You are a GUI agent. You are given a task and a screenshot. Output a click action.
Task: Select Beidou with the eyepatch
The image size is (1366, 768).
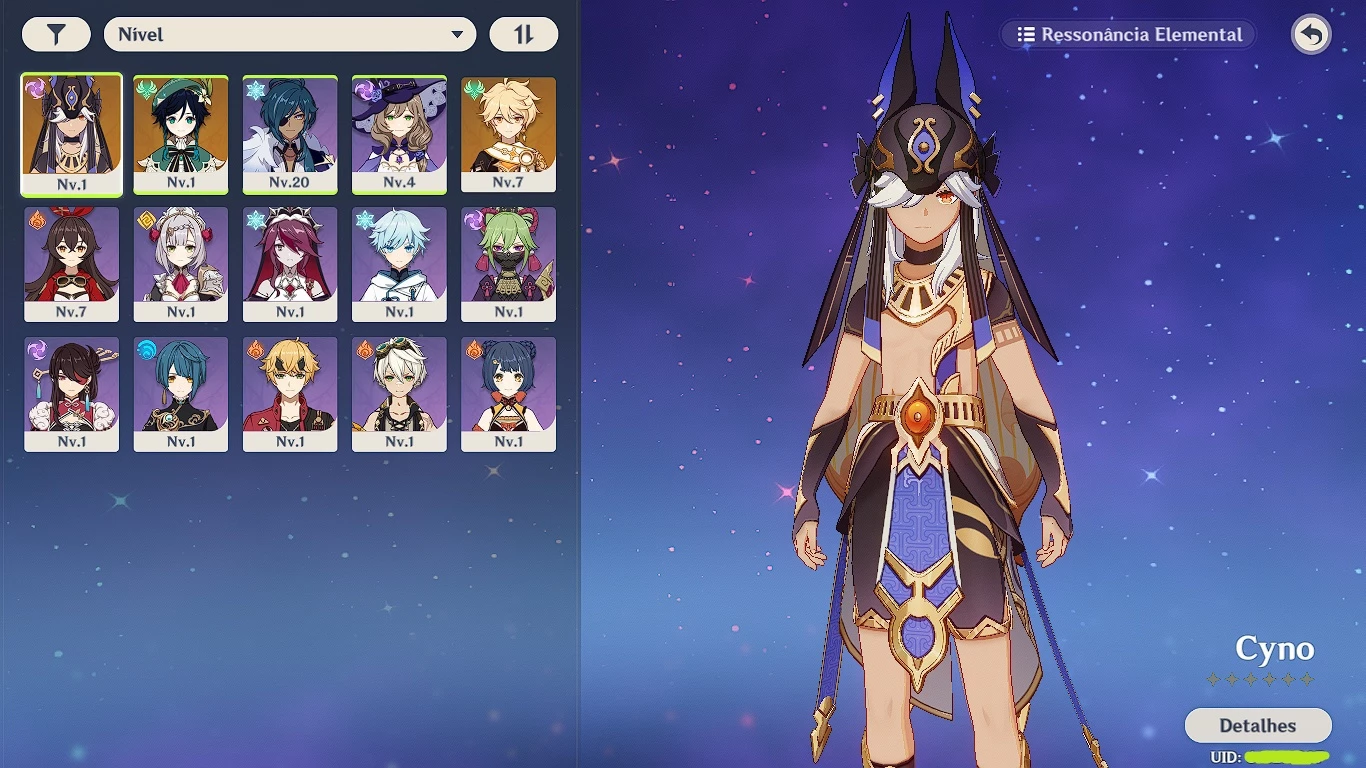(72, 394)
